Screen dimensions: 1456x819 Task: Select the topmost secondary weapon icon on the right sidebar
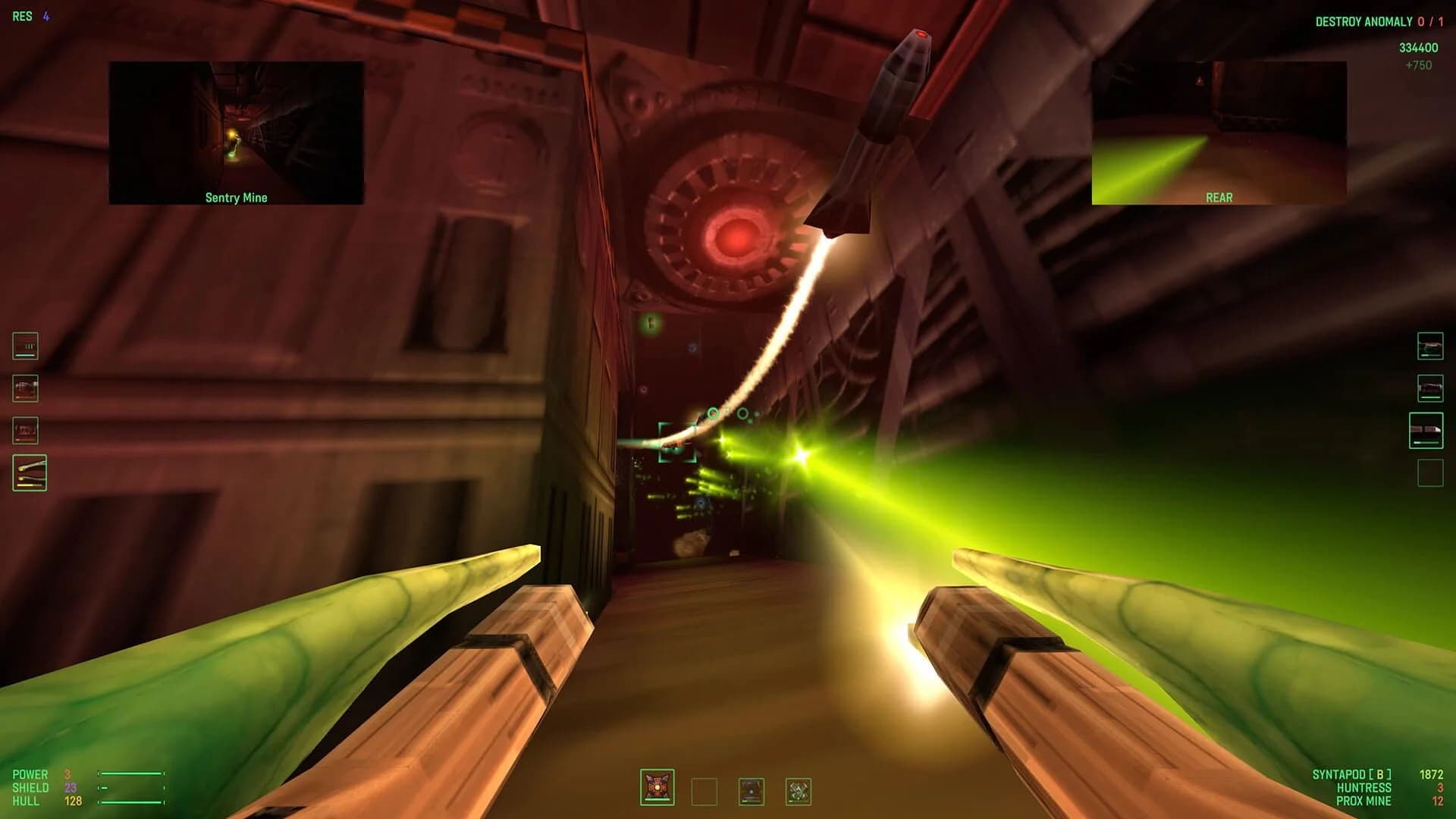click(1430, 346)
